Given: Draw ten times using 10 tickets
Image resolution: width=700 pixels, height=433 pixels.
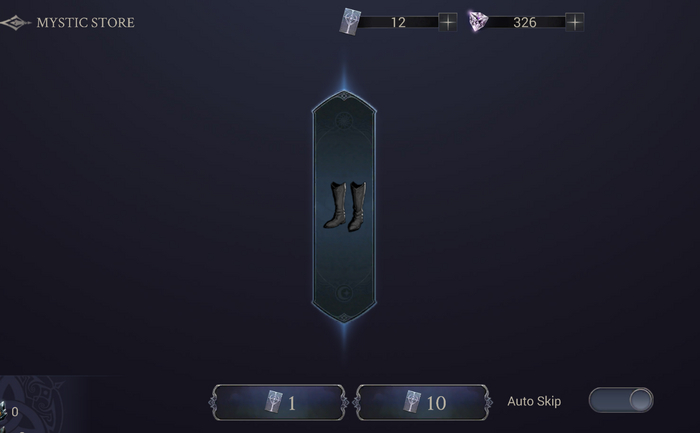Looking at the screenshot, I should pos(423,402).
